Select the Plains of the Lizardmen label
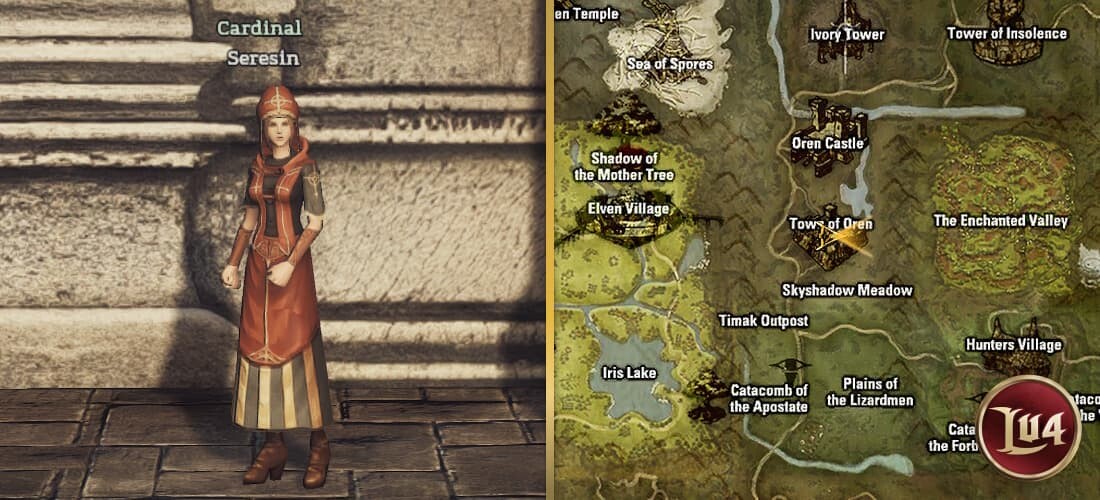1100x500 pixels. click(x=870, y=392)
